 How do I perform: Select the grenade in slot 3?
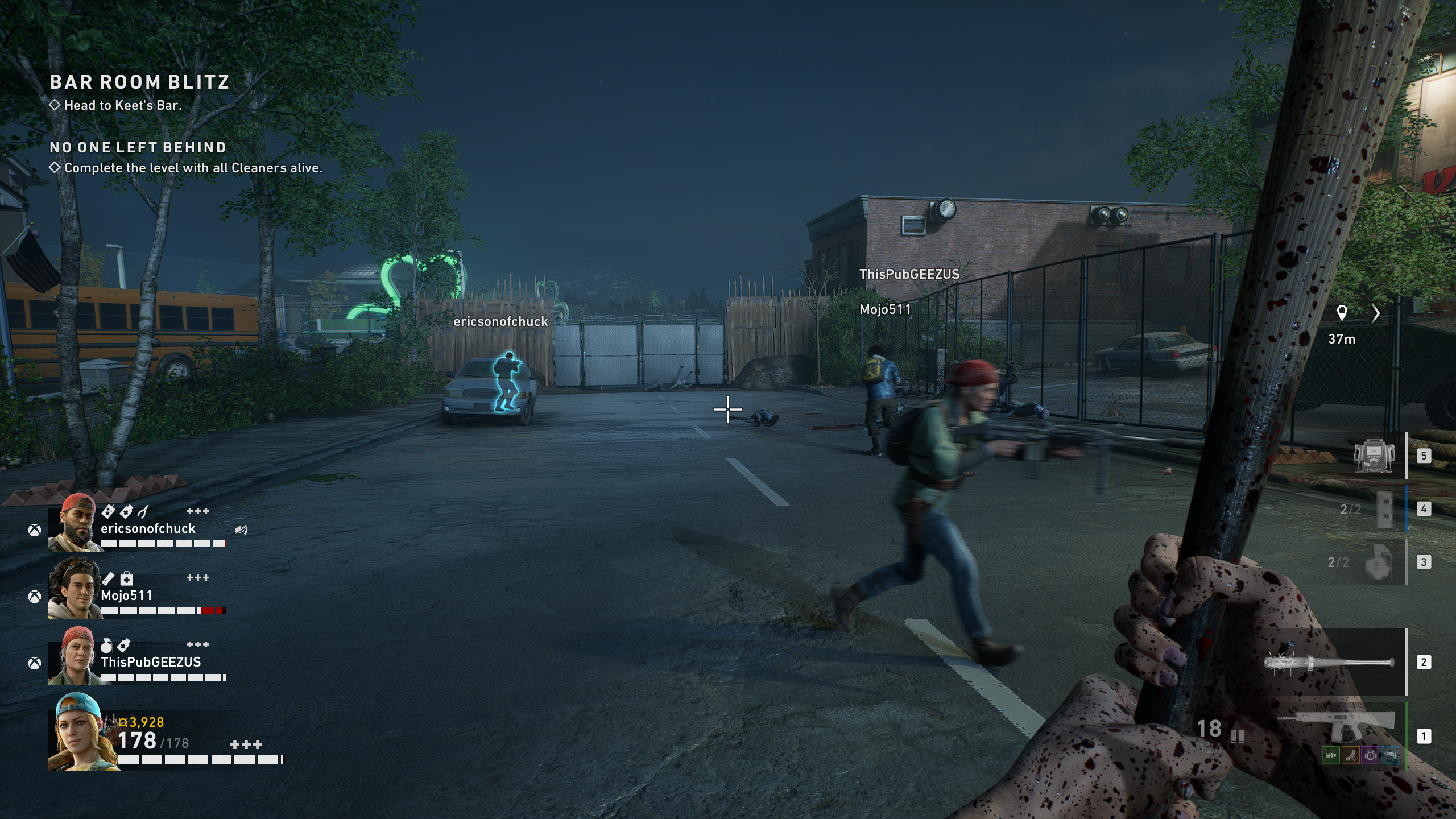[x=1379, y=563]
